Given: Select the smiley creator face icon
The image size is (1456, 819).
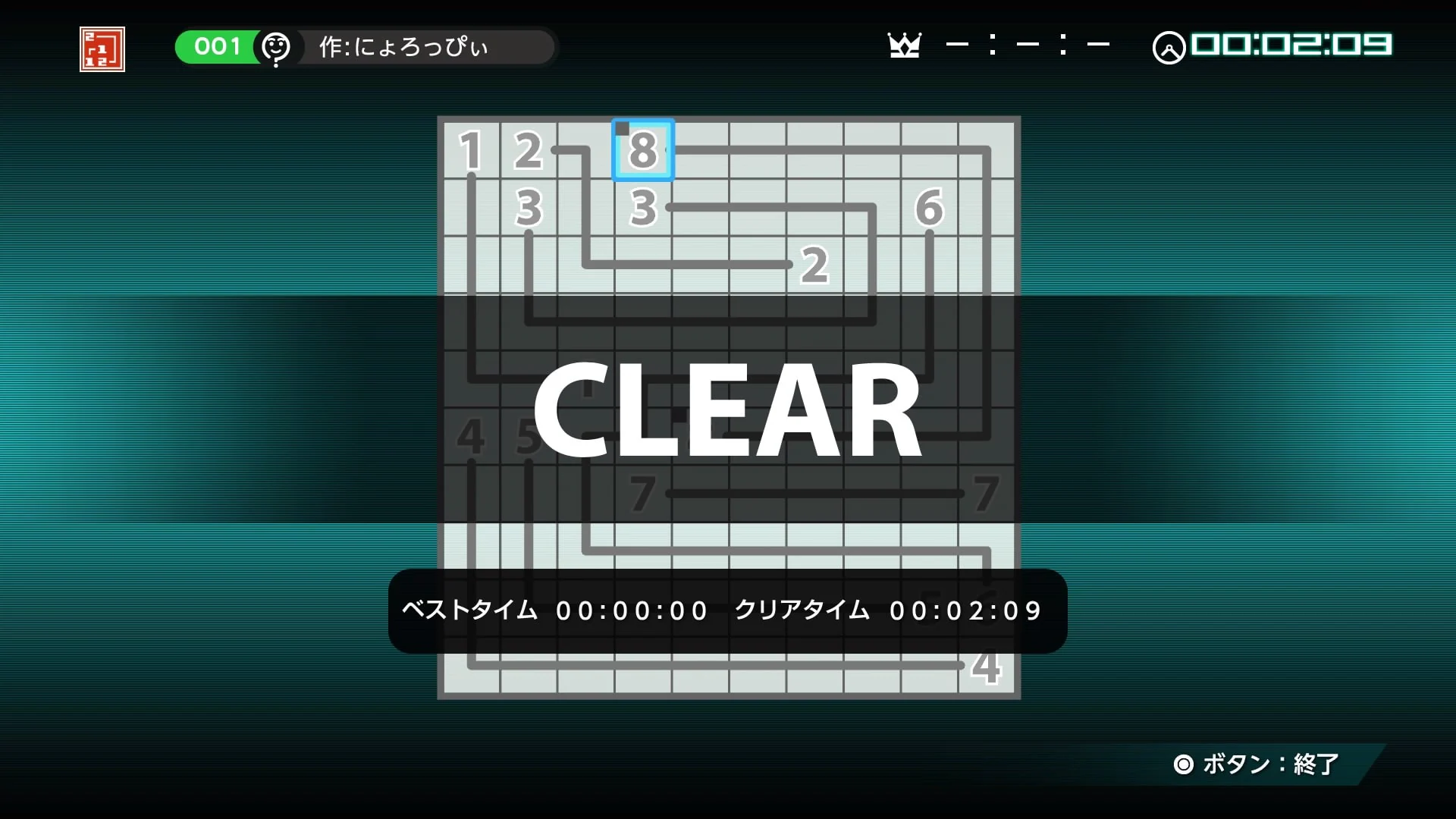Looking at the screenshot, I should point(276,48).
